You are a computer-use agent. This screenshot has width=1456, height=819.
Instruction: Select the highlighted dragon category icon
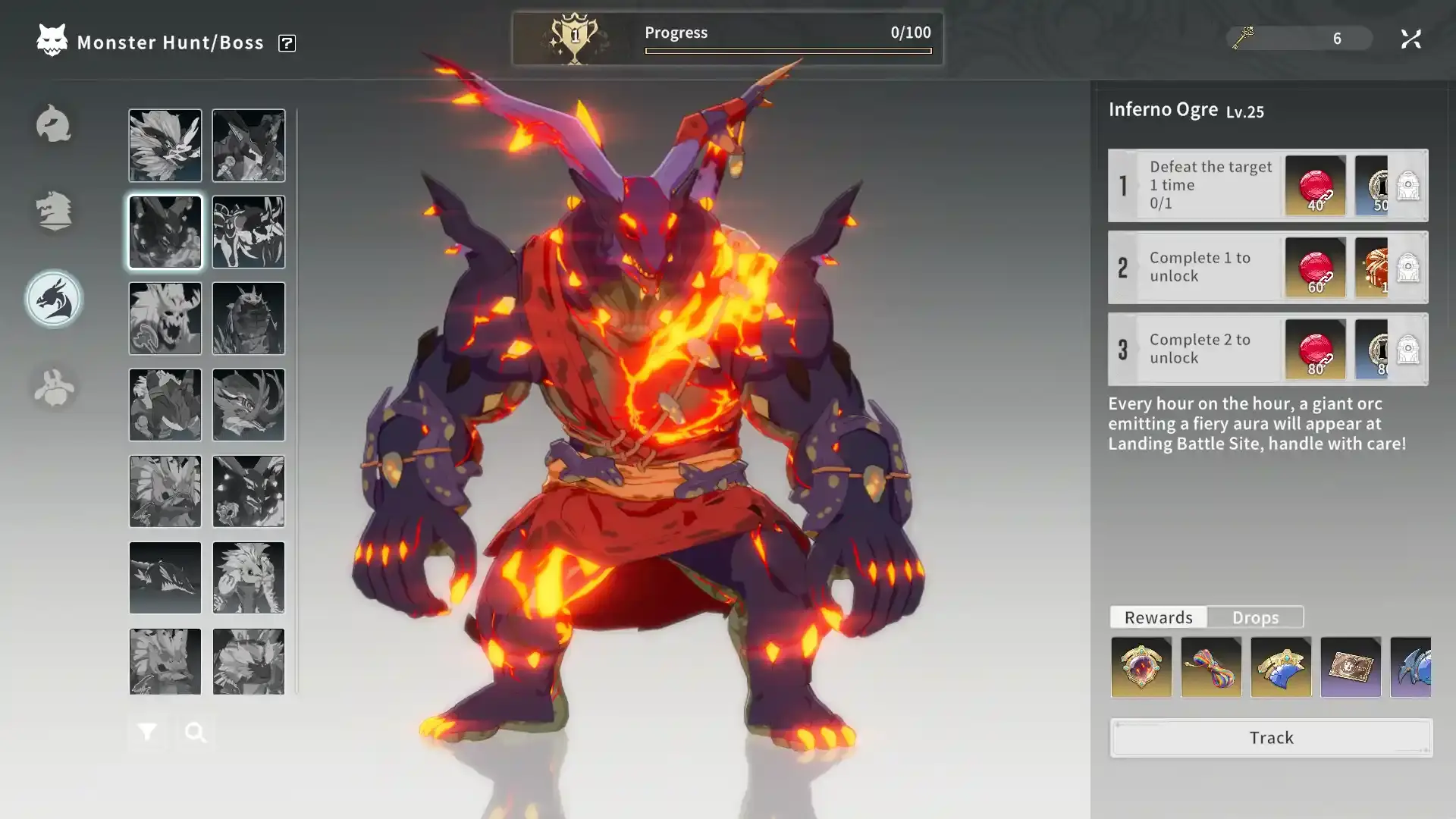point(54,300)
